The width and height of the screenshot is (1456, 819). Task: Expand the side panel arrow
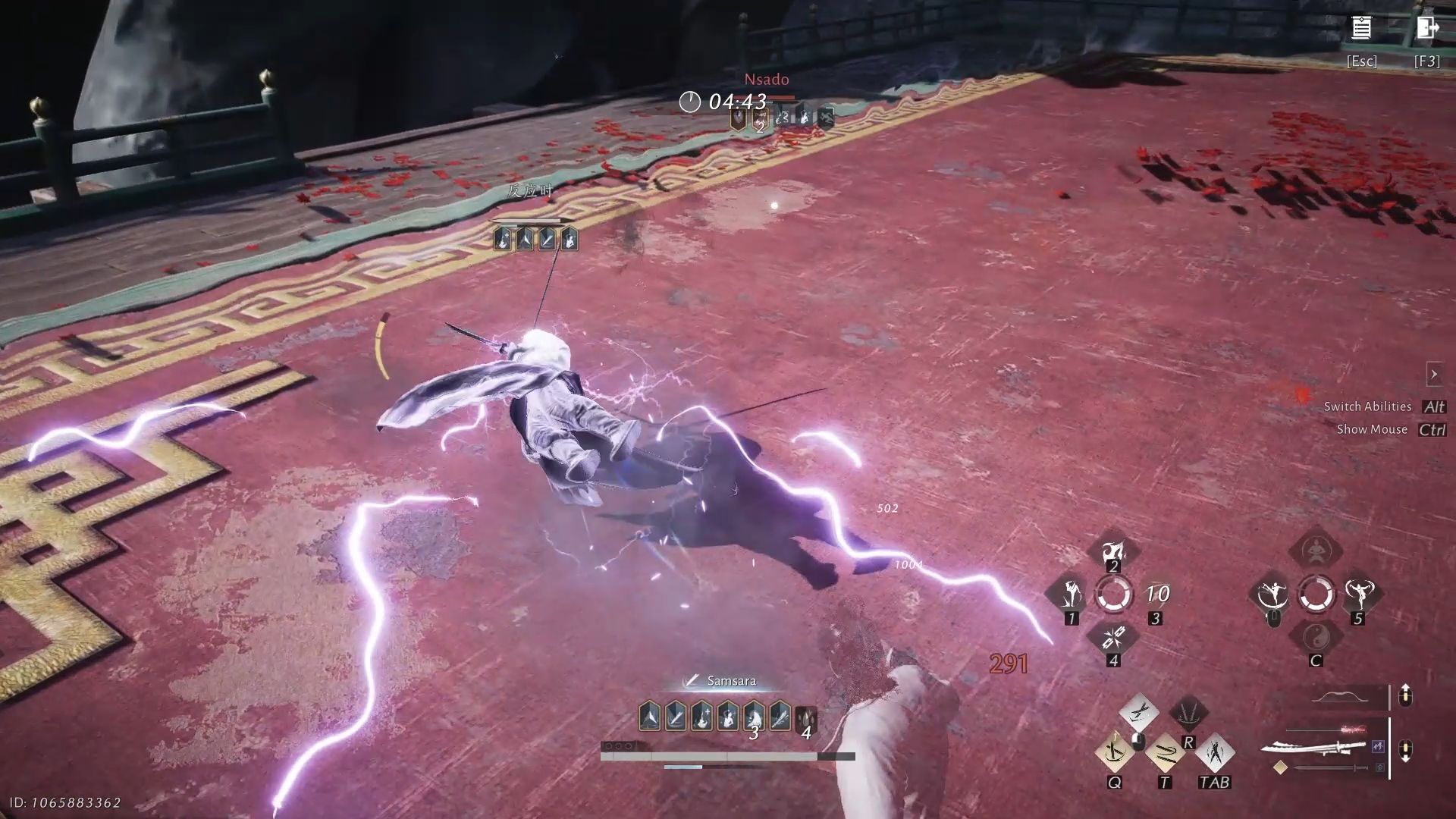click(1433, 374)
